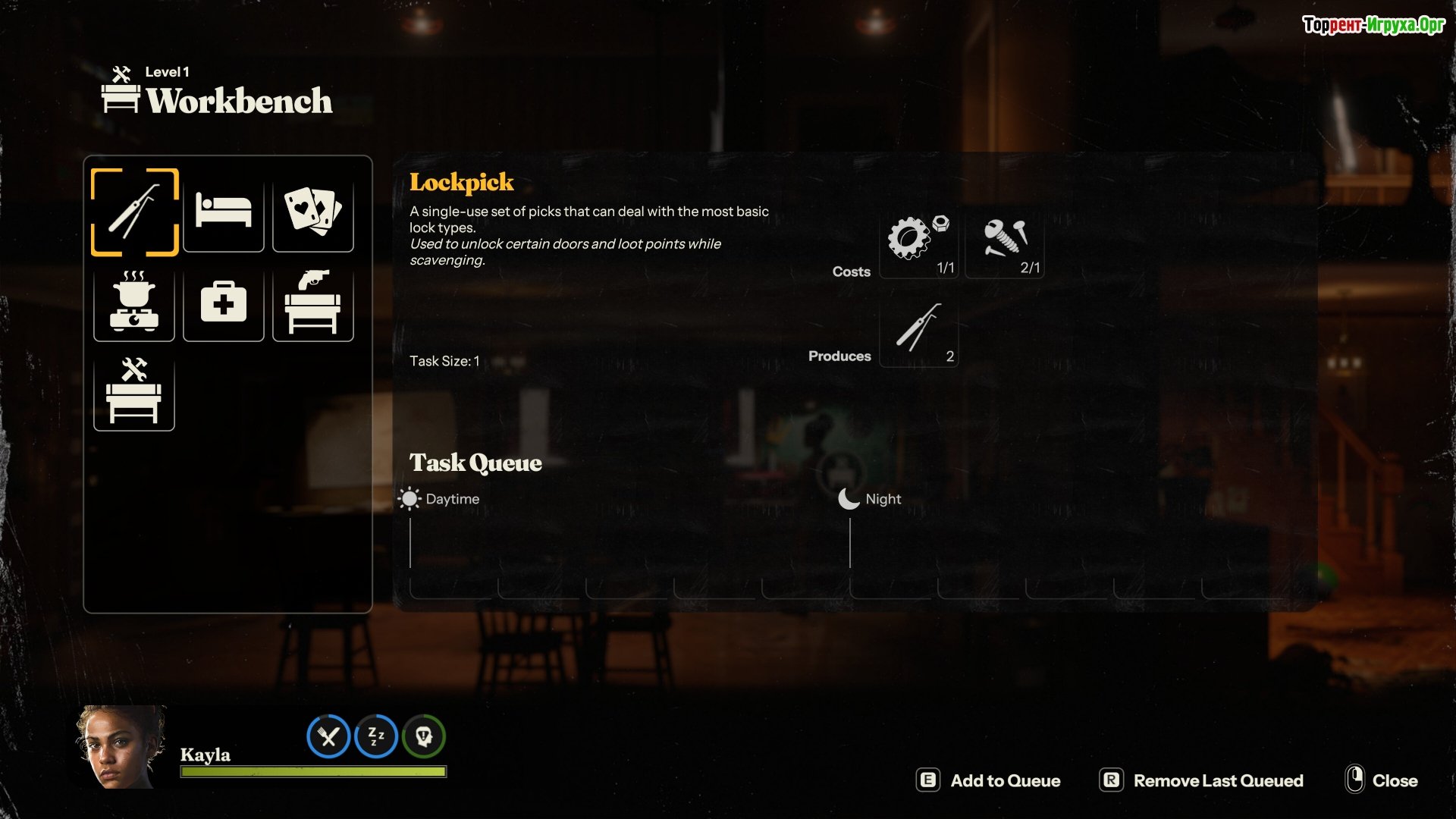
Task: Click Add to Queue
Action: click(989, 780)
